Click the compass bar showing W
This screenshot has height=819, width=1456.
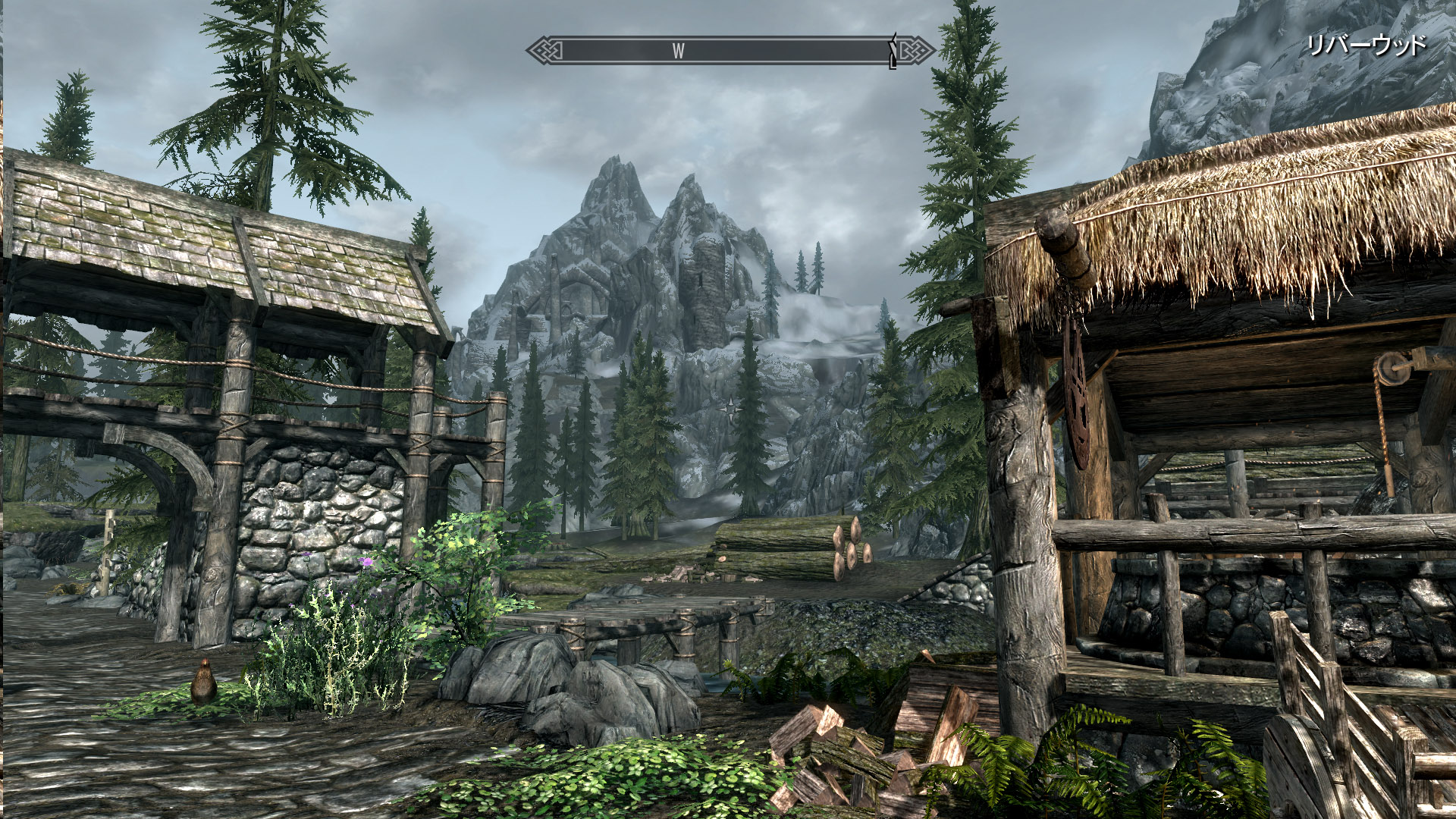pos(730,51)
